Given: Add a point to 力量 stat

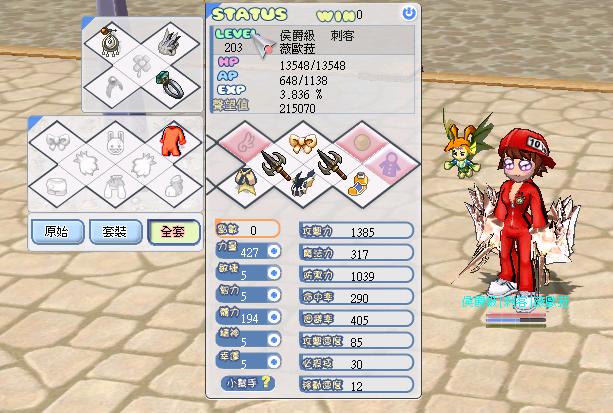Looking at the screenshot, I should [274, 252].
